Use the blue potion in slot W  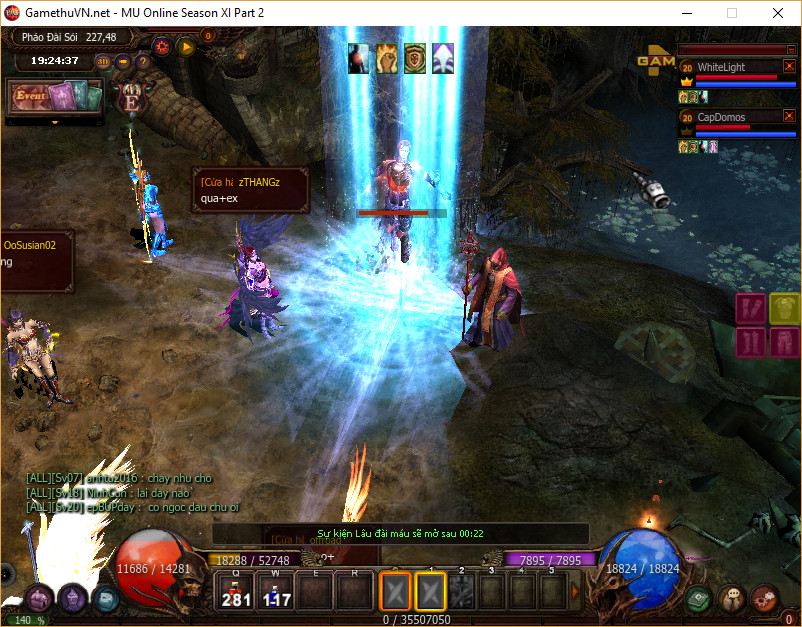coord(275,592)
